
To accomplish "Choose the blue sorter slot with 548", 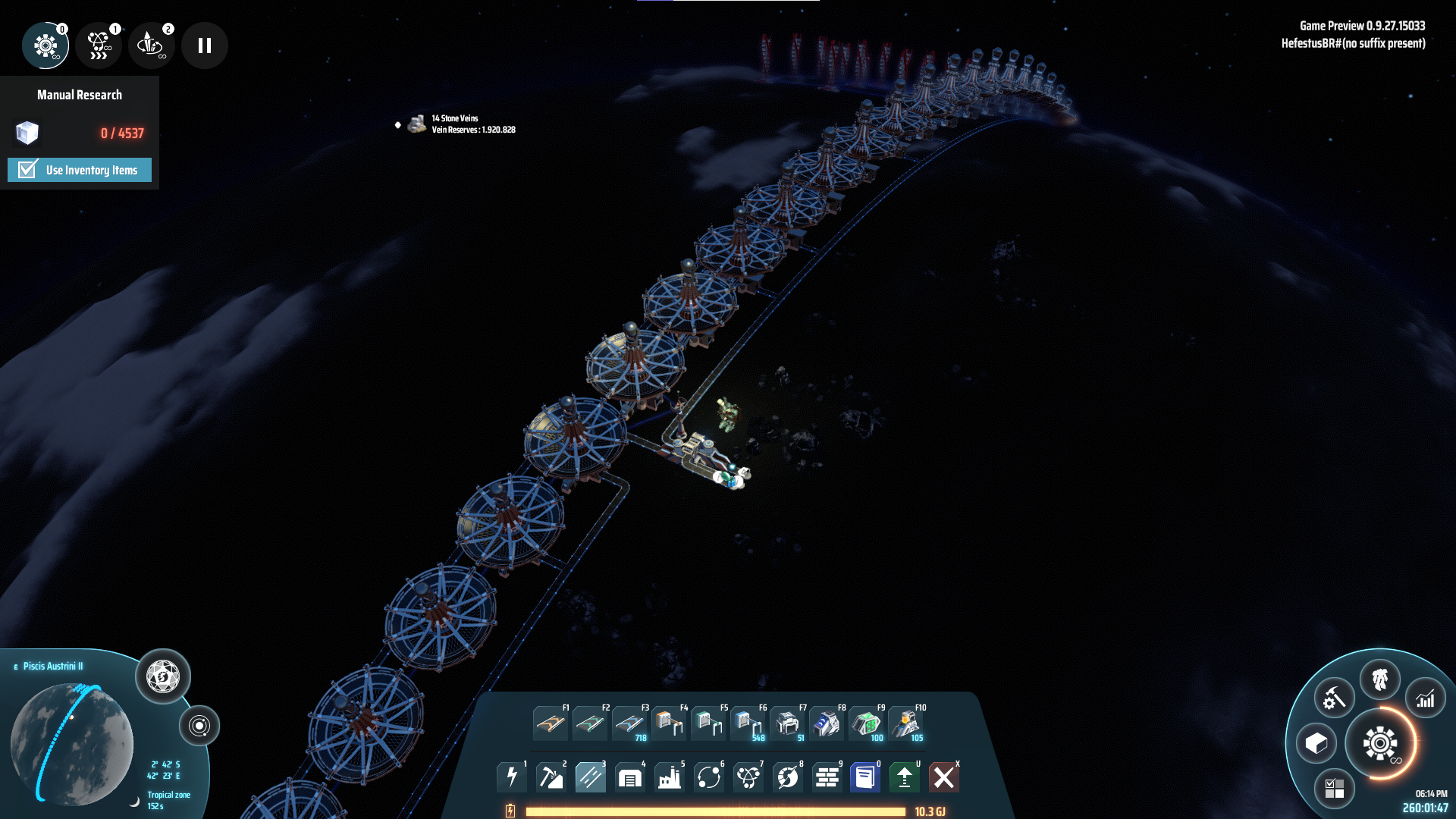I will tap(748, 724).
